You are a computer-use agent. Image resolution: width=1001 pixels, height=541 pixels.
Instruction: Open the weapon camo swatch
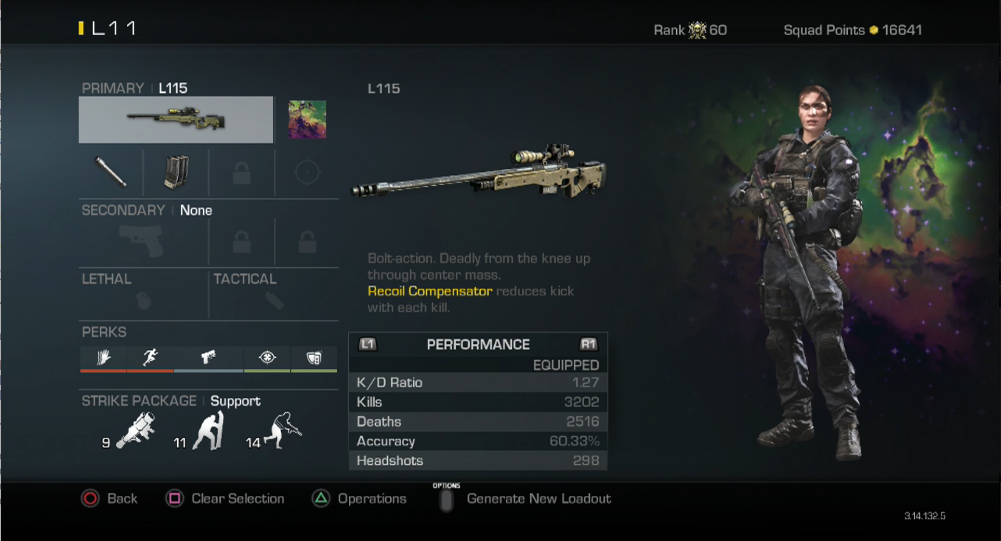pos(306,120)
